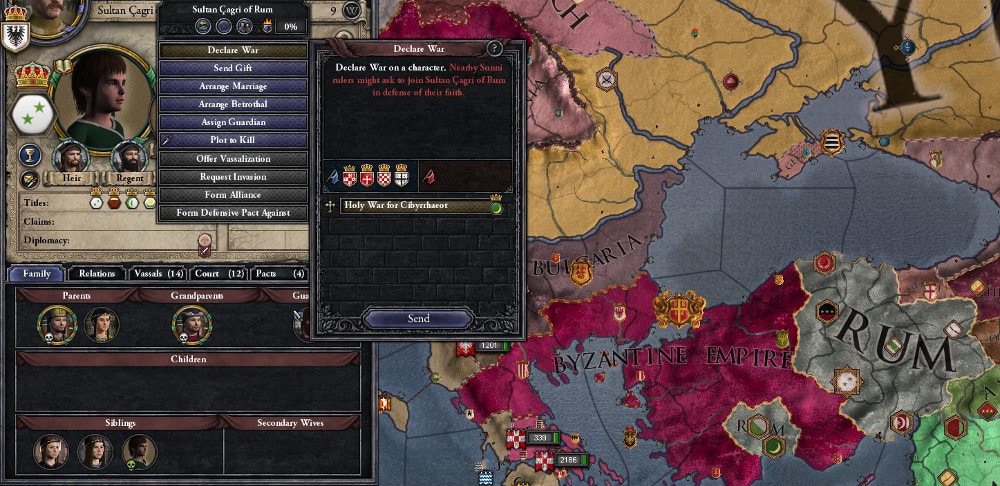
Task: Open the Relations tab
Action: tap(97, 273)
